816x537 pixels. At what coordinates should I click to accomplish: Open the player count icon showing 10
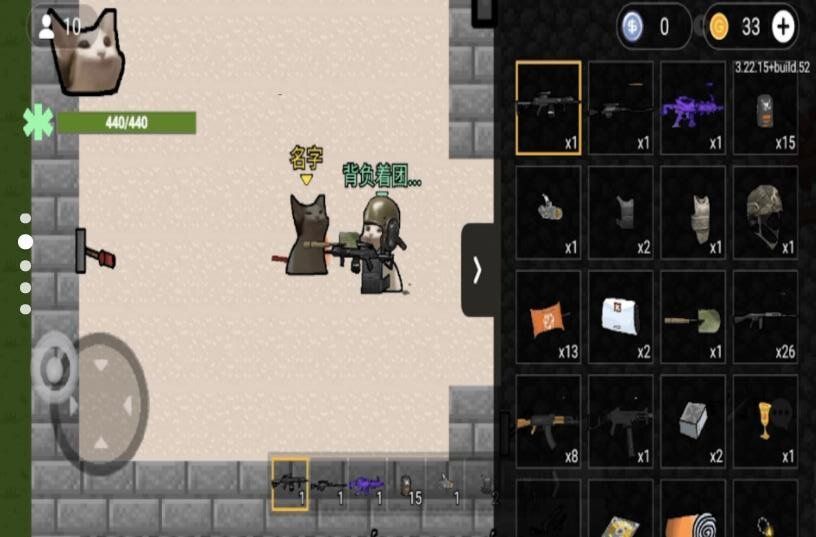[x=58, y=27]
